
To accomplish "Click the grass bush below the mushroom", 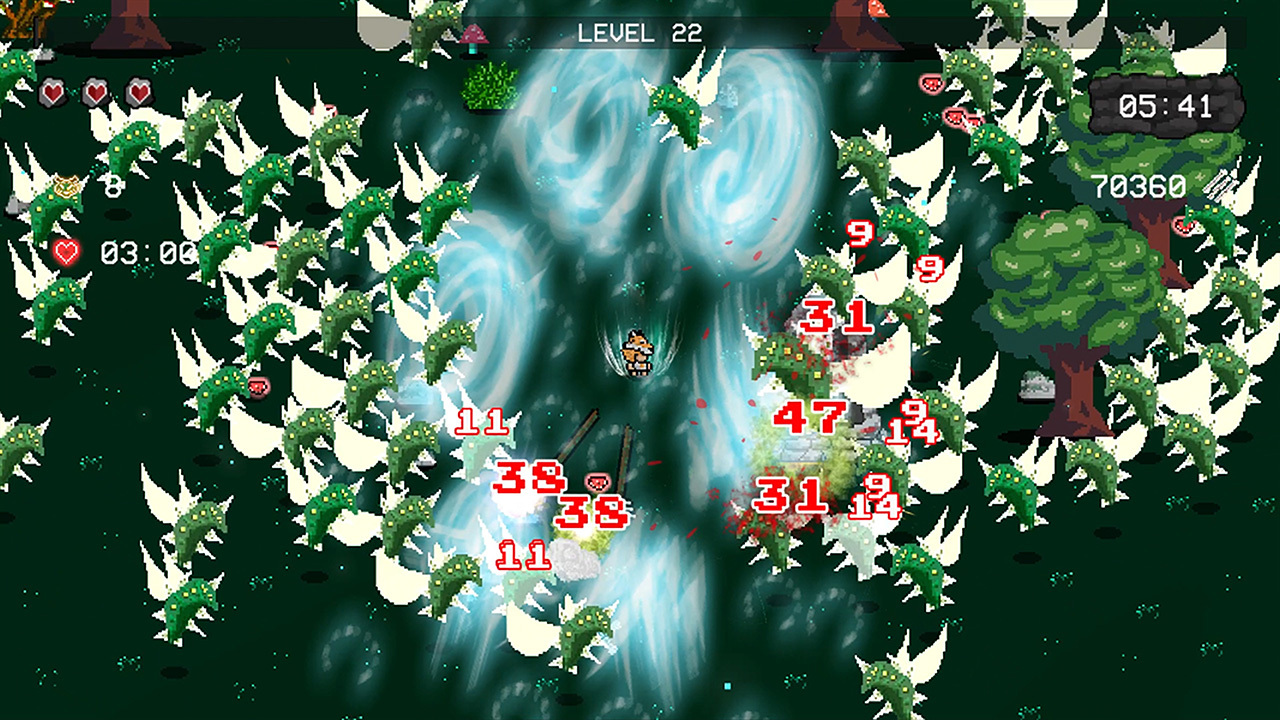I will tap(487, 85).
